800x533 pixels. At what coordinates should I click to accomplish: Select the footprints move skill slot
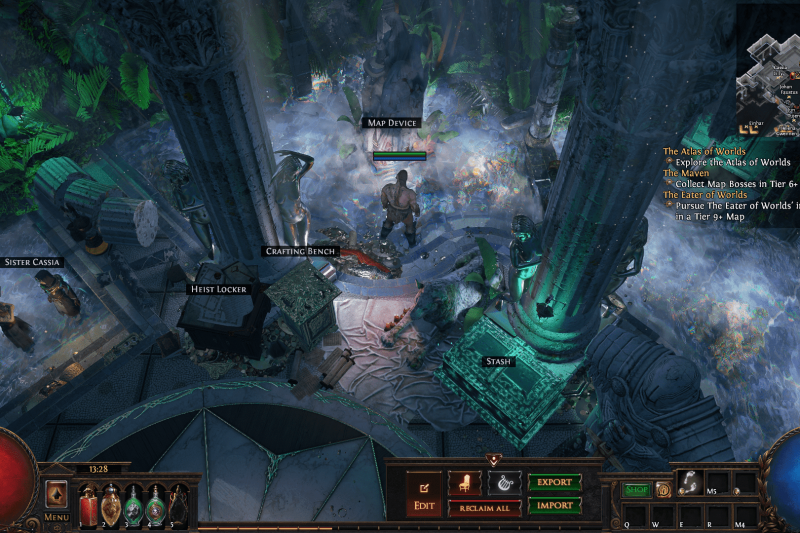688,481
